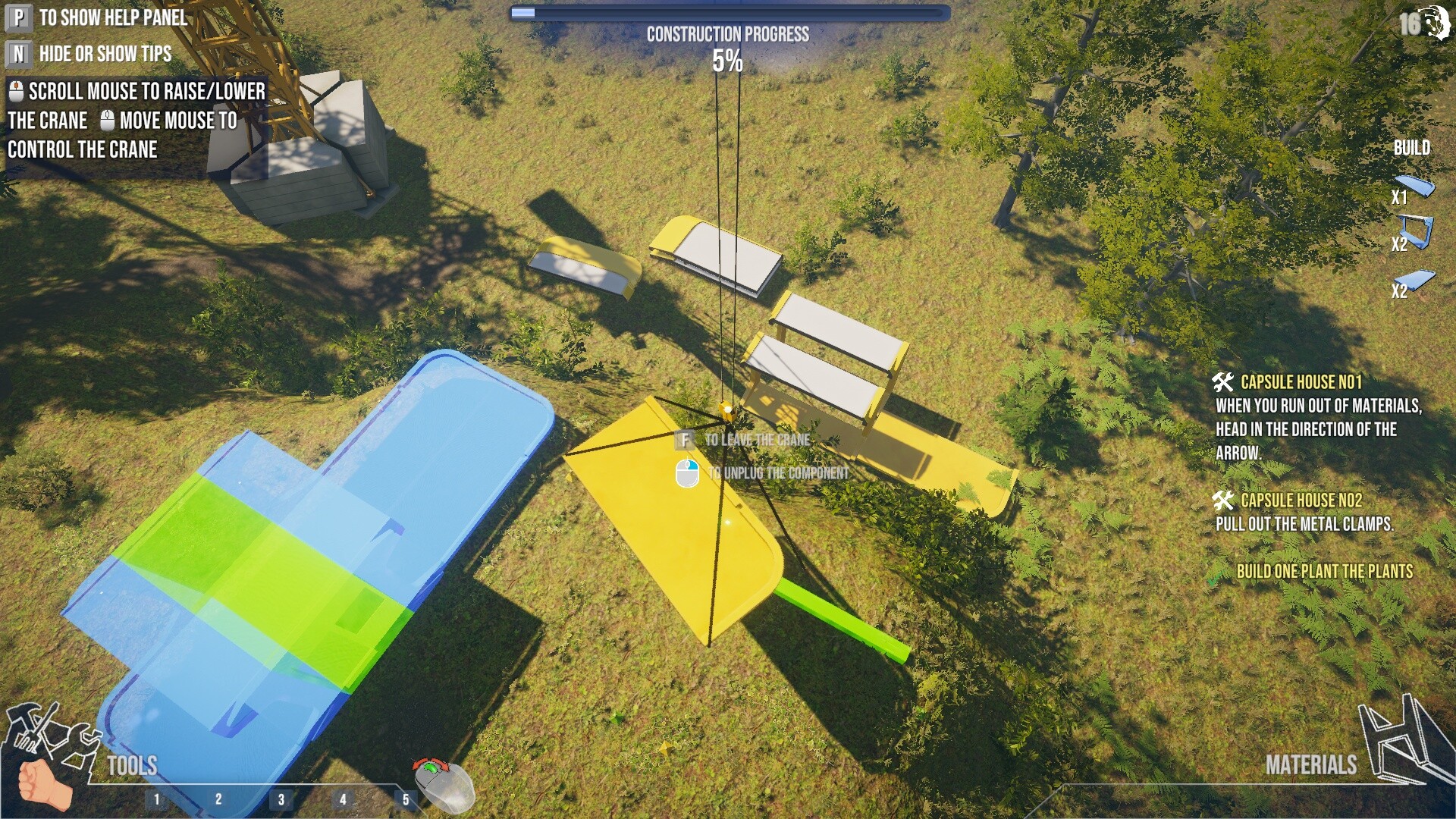
Task: Click the wrench icon beside Capsule House No2
Action: pos(1222,500)
